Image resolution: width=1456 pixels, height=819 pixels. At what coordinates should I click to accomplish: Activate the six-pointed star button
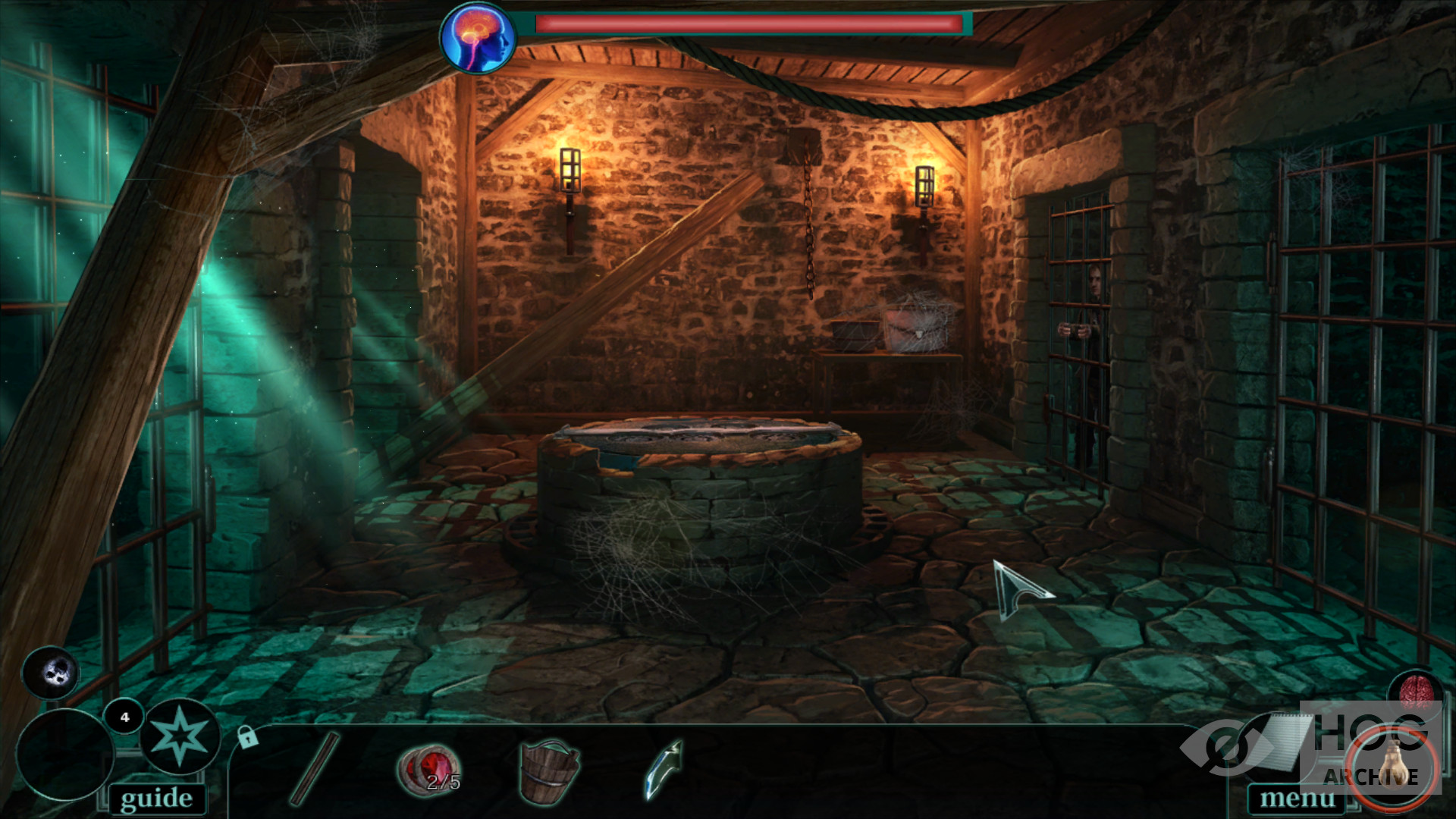pos(179,736)
